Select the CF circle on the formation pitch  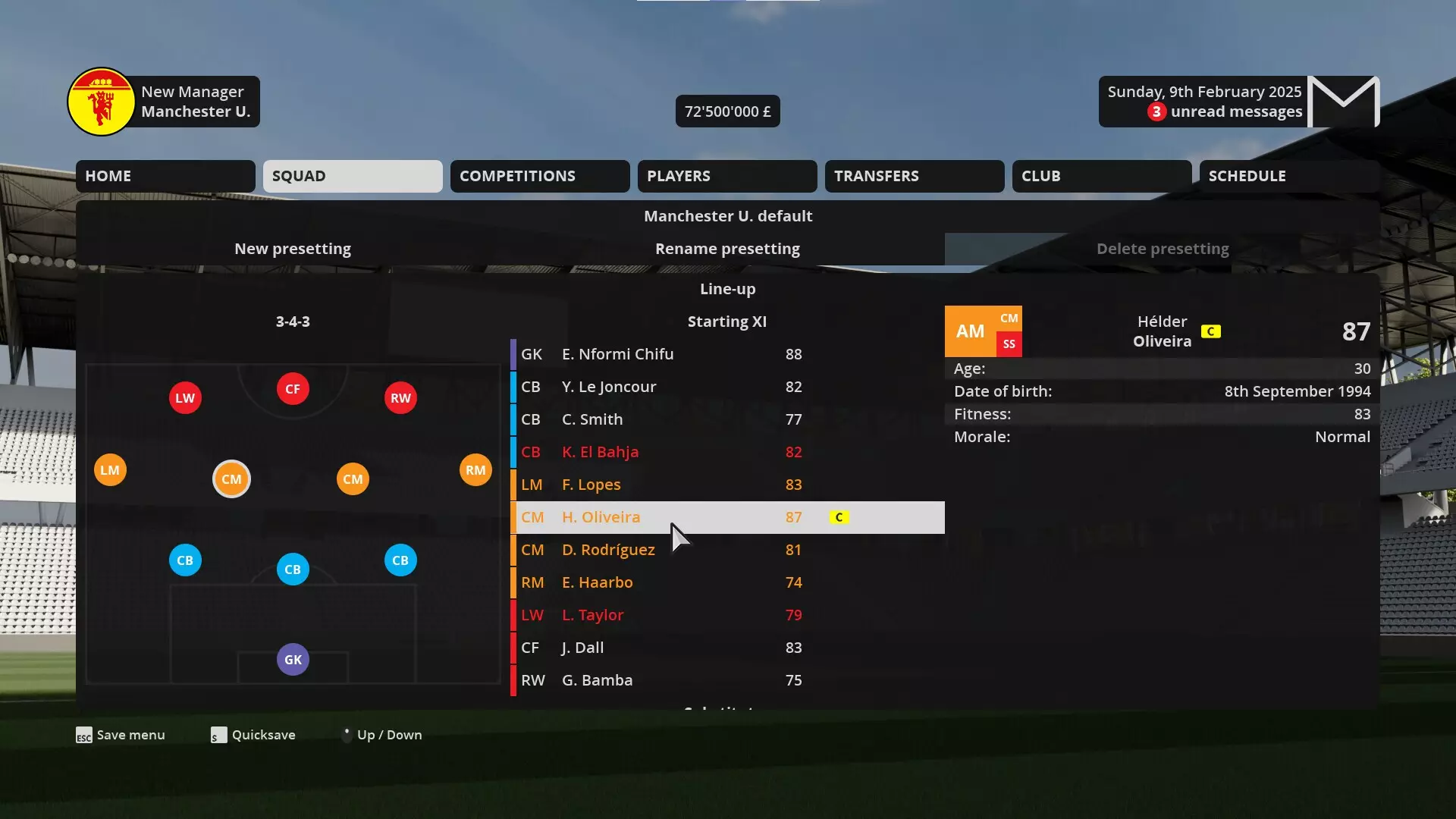[292, 388]
